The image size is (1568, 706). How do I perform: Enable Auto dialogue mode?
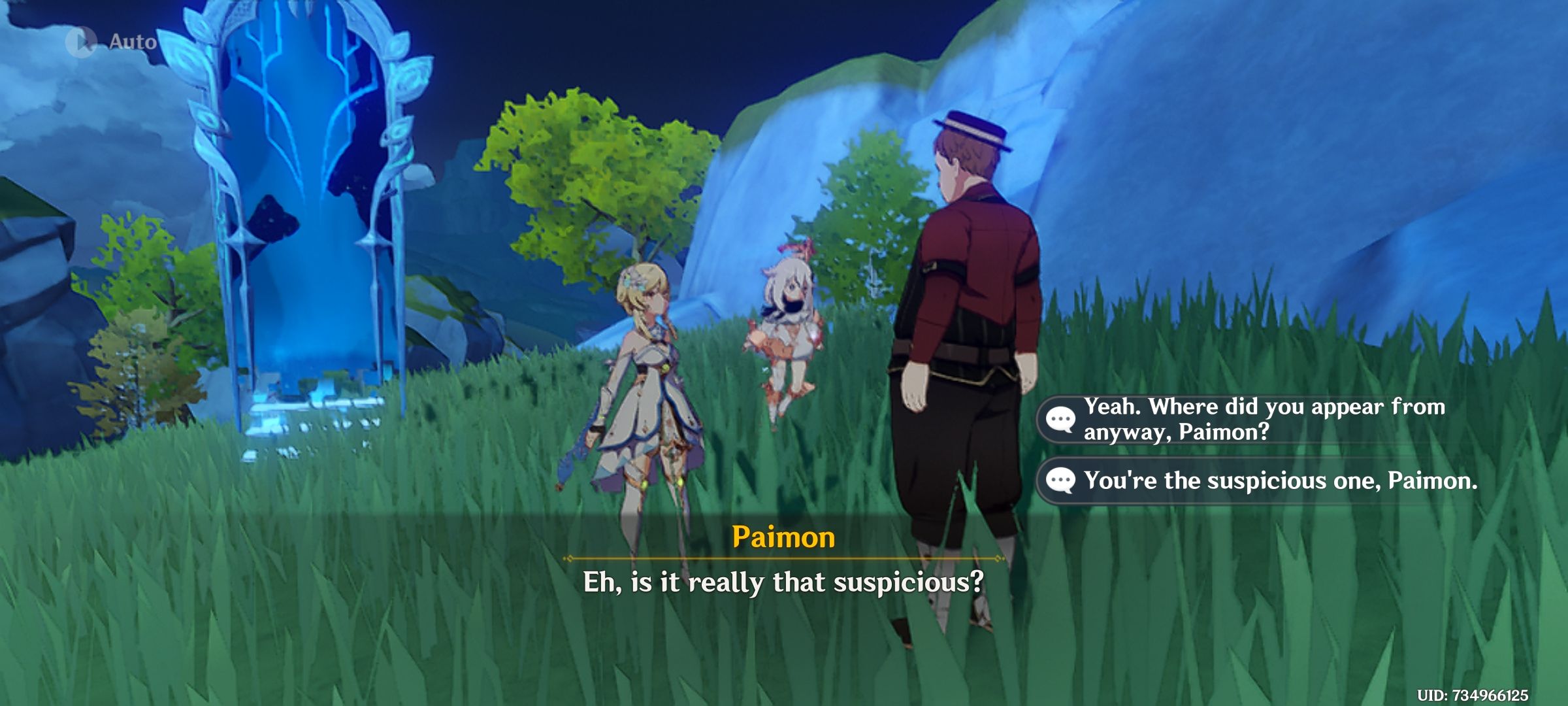pyautogui.click(x=108, y=41)
